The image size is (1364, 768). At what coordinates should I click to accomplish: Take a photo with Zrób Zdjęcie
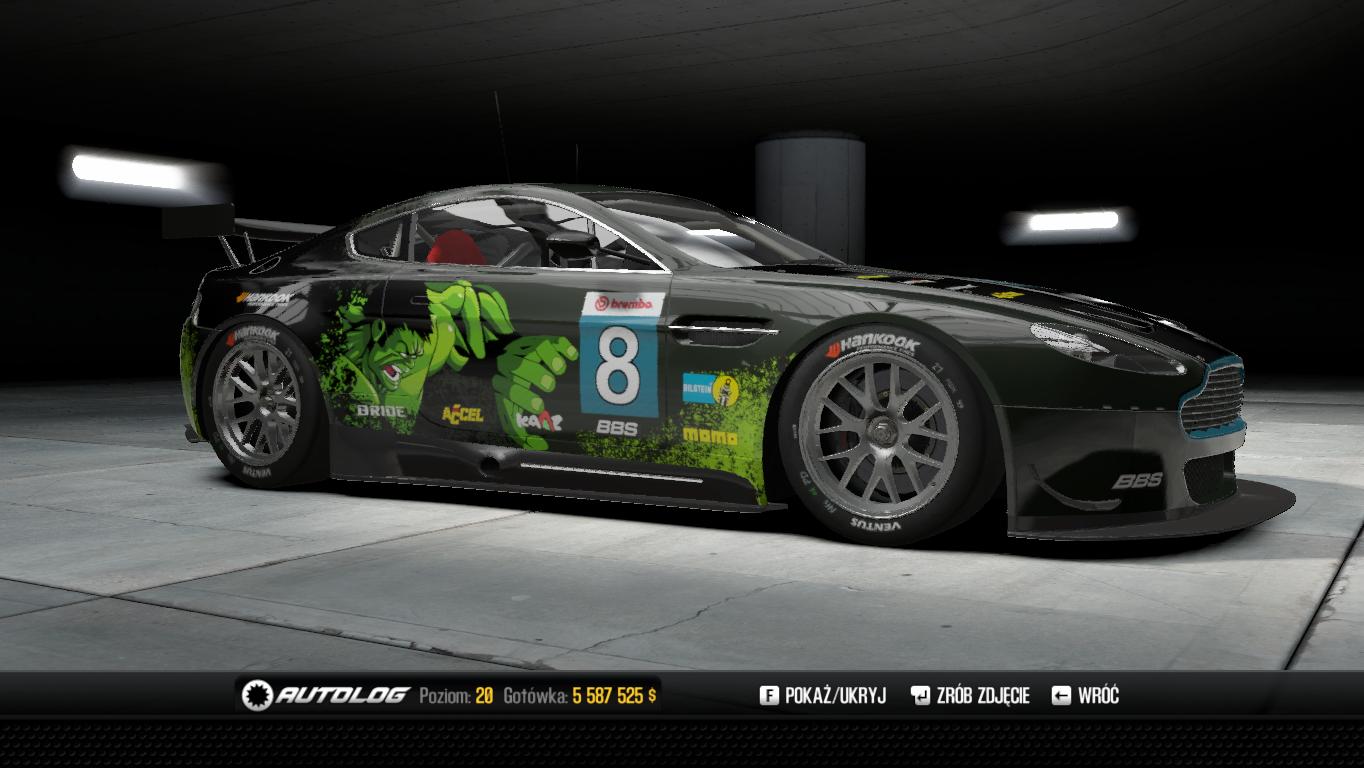(x=969, y=696)
